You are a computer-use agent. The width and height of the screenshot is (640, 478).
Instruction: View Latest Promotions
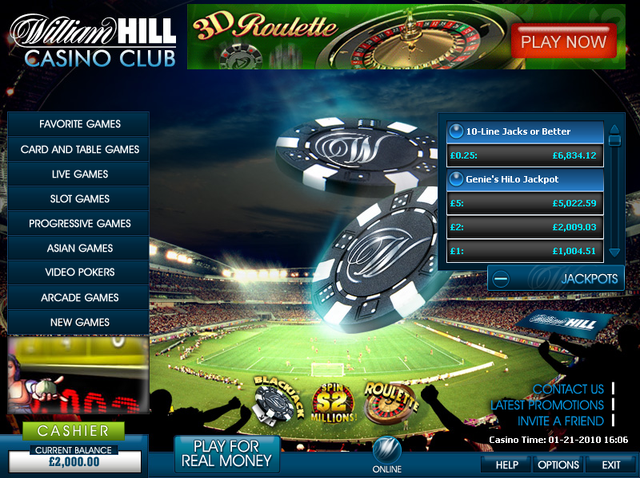546,405
